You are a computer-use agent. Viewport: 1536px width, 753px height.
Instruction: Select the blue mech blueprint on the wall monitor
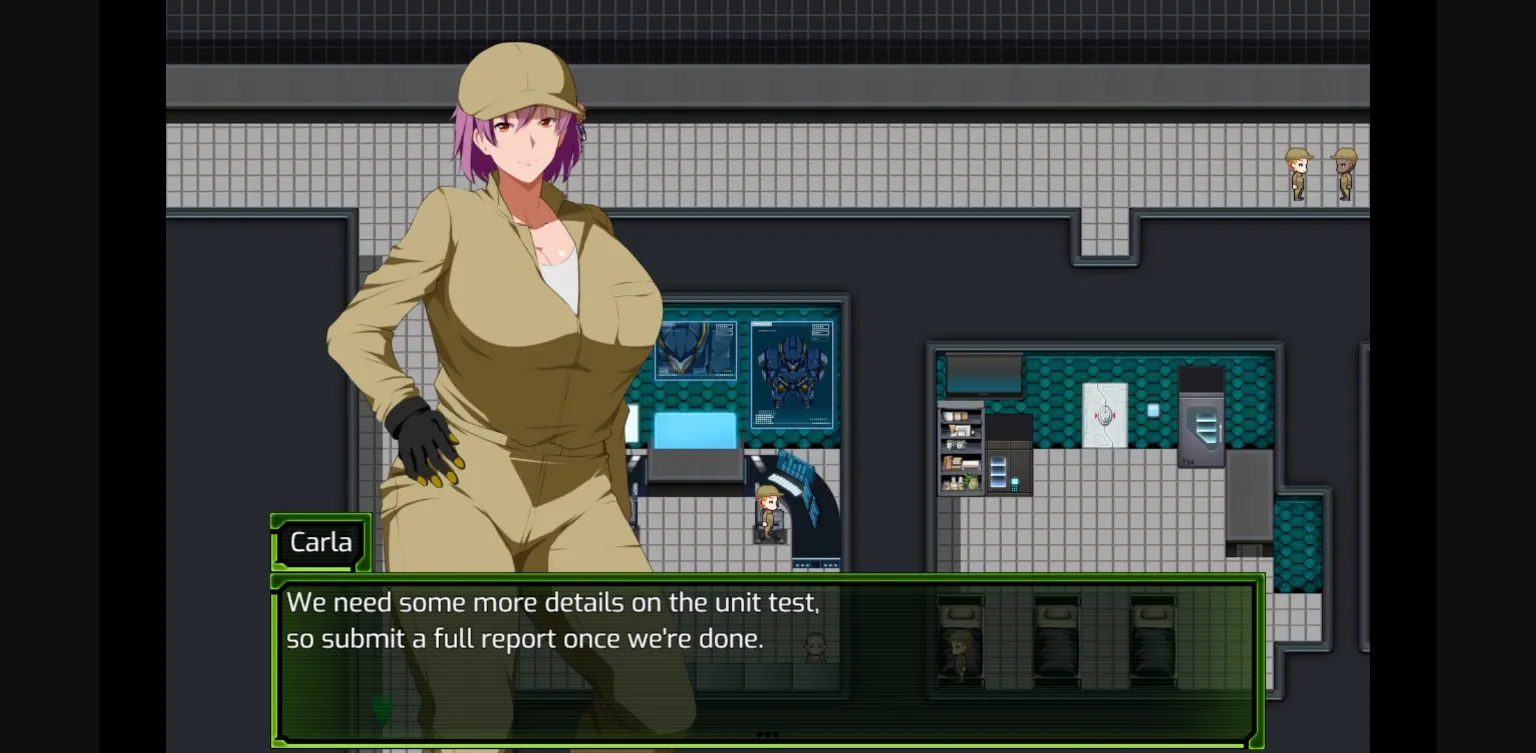tap(793, 372)
